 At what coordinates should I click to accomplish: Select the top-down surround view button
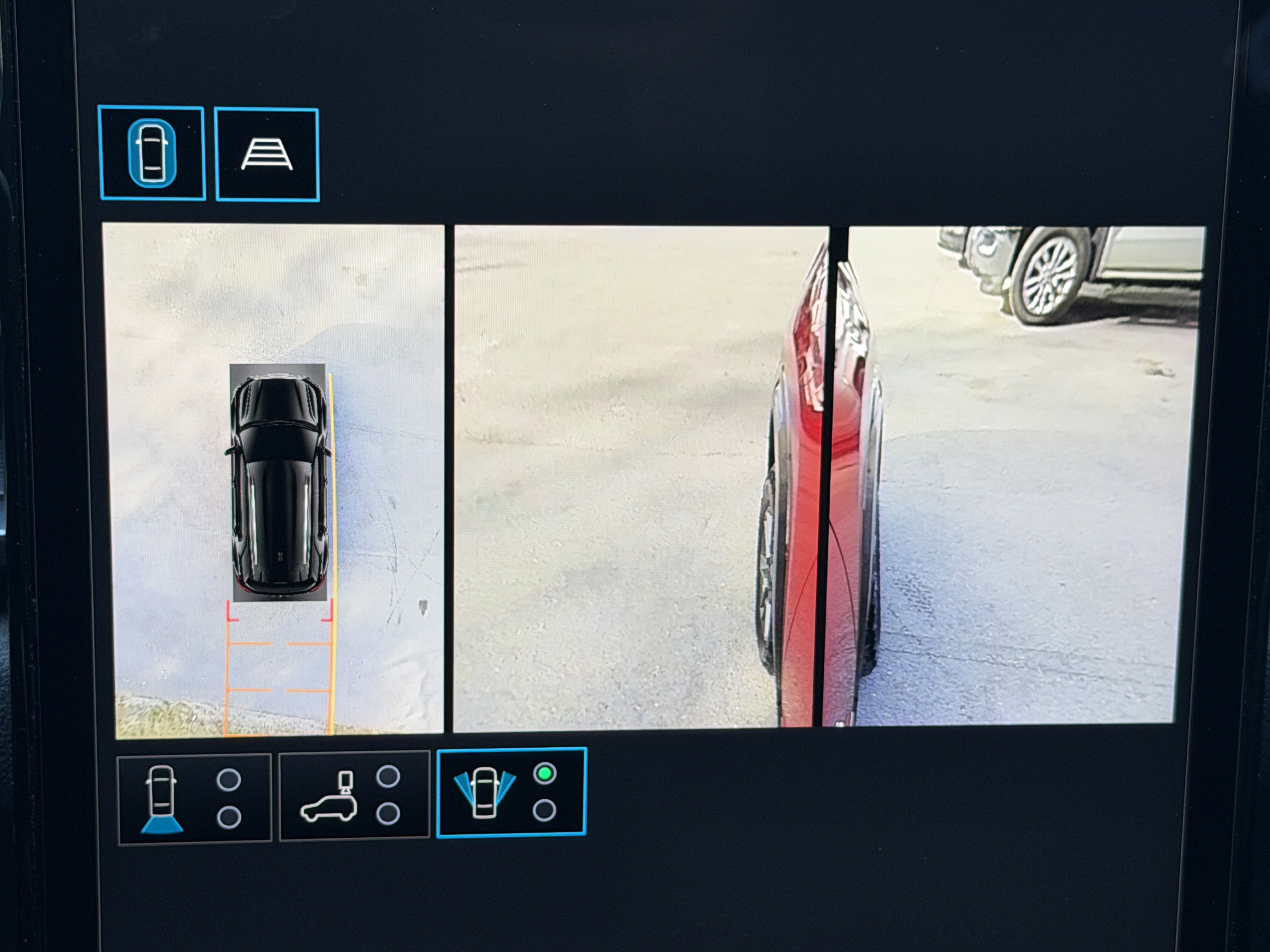pos(152,153)
